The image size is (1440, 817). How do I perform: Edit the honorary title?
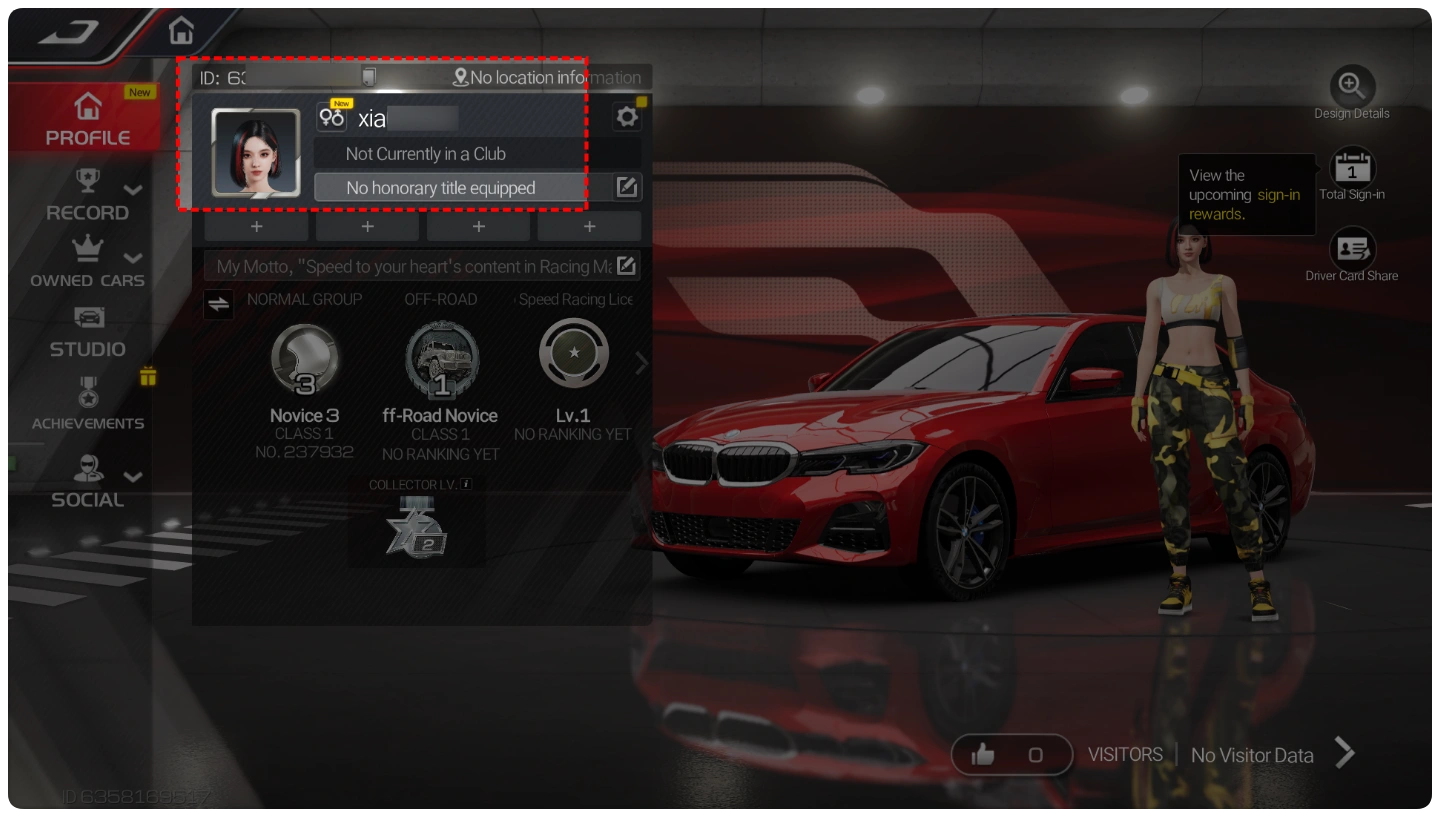click(627, 187)
